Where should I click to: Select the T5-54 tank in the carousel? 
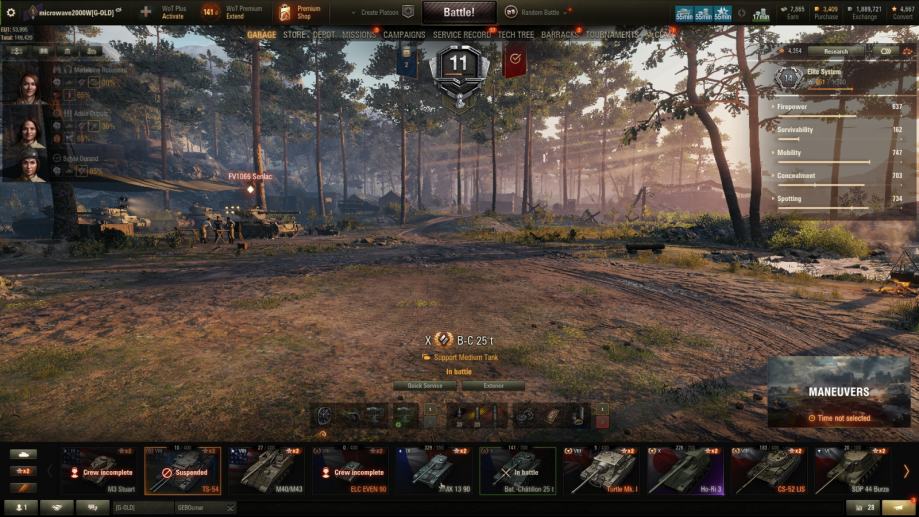click(x=182, y=470)
